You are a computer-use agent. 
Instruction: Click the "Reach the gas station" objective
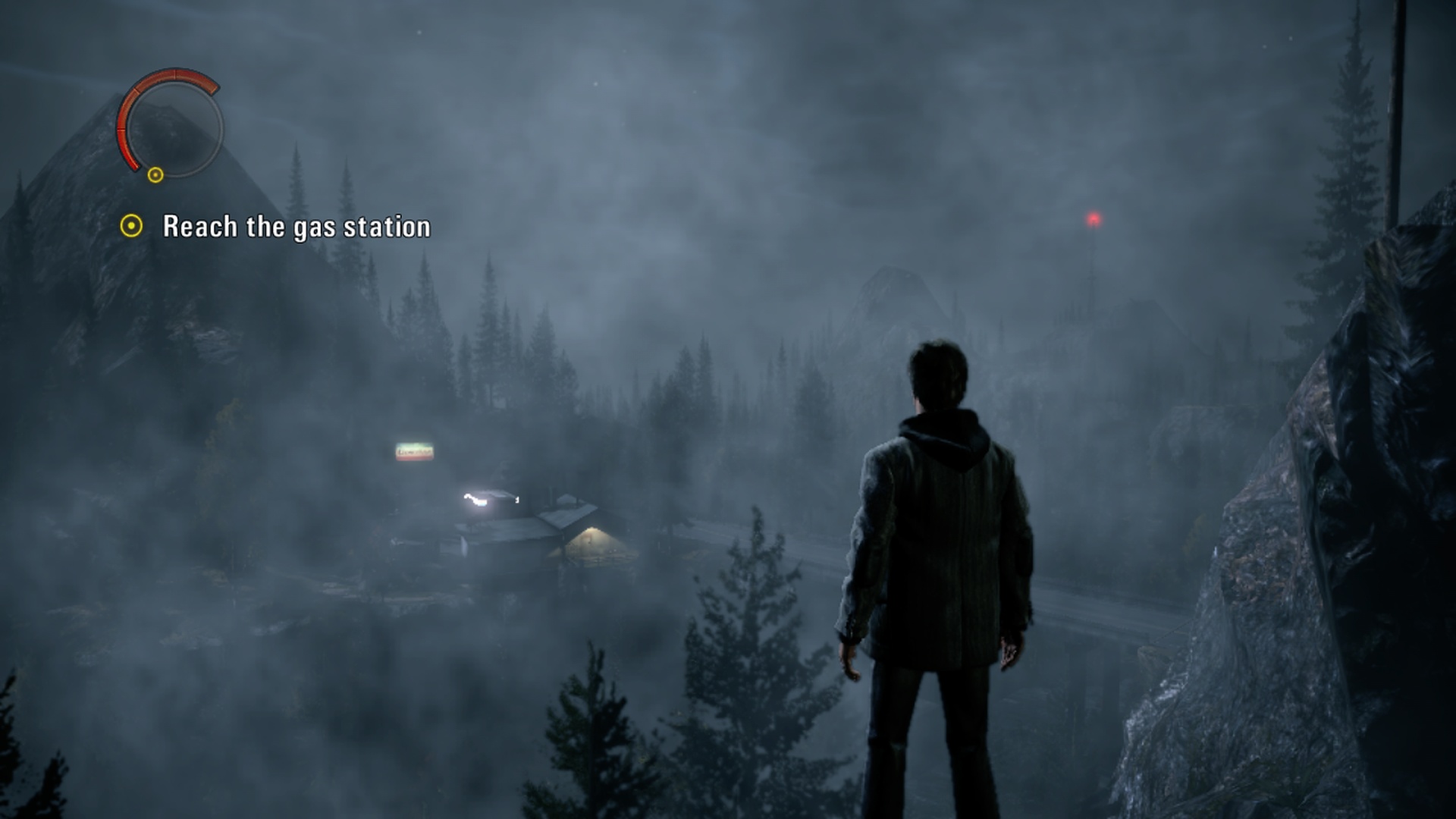tap(296, 227)
